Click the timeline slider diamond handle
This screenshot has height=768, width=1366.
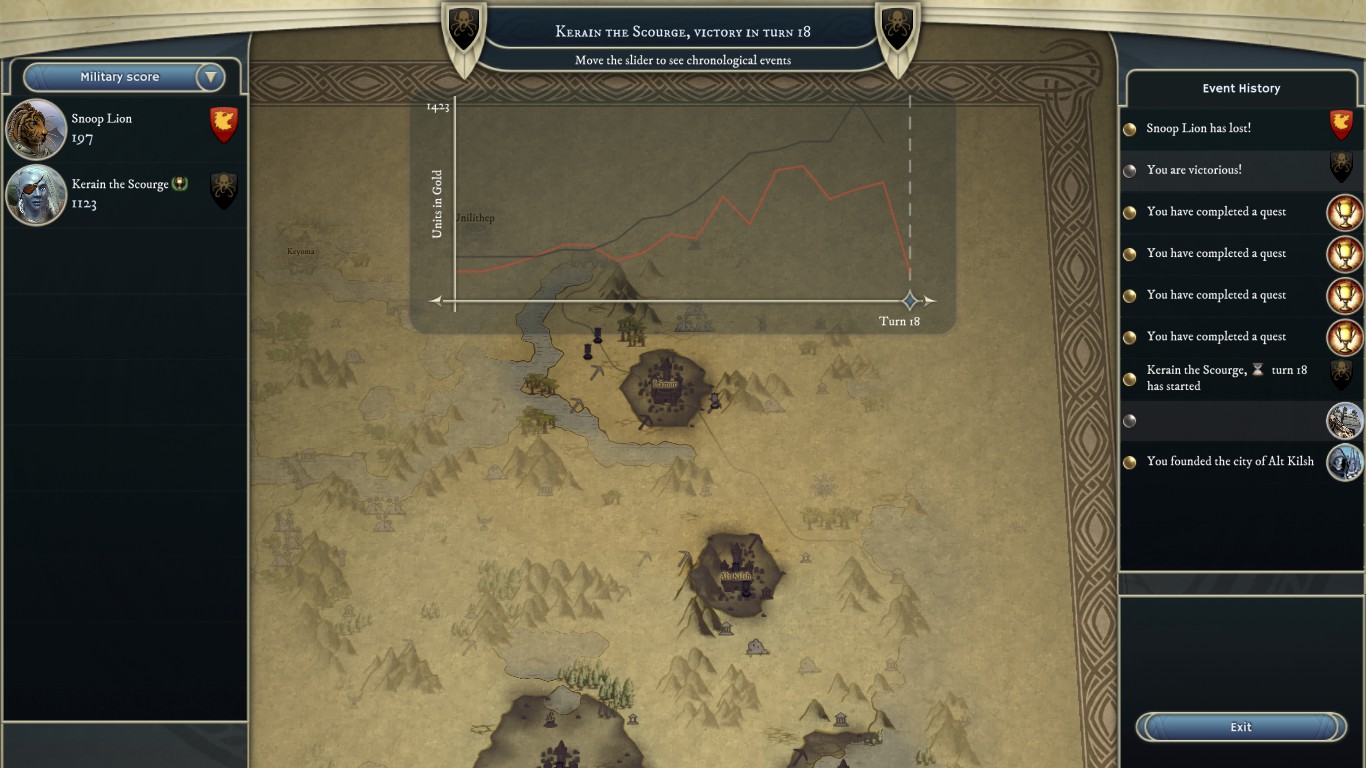[x=910, y=300]
